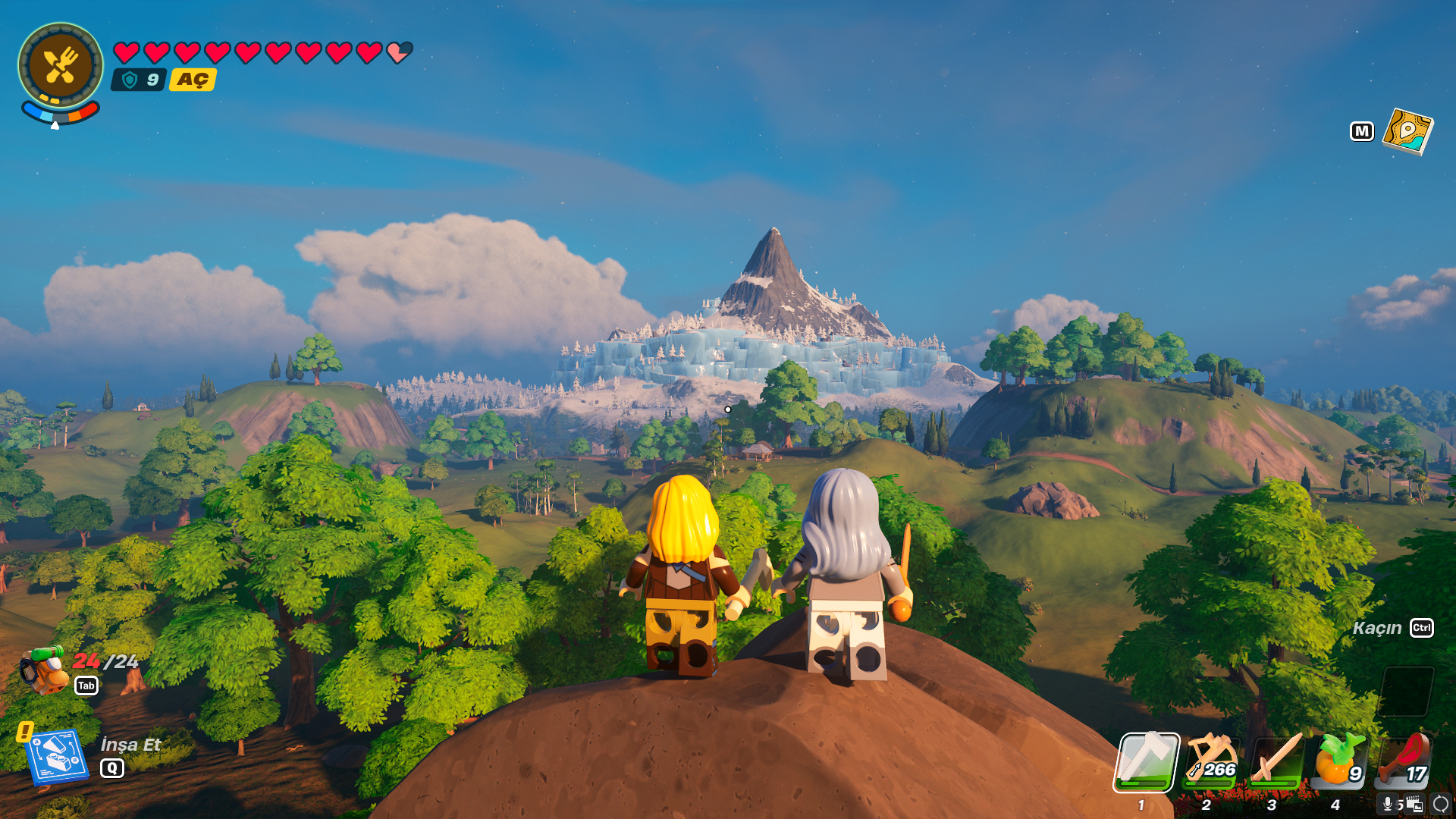Select the axe hotbar slot
This screenshot has height=819, width=1456.
click(1146, 761)
